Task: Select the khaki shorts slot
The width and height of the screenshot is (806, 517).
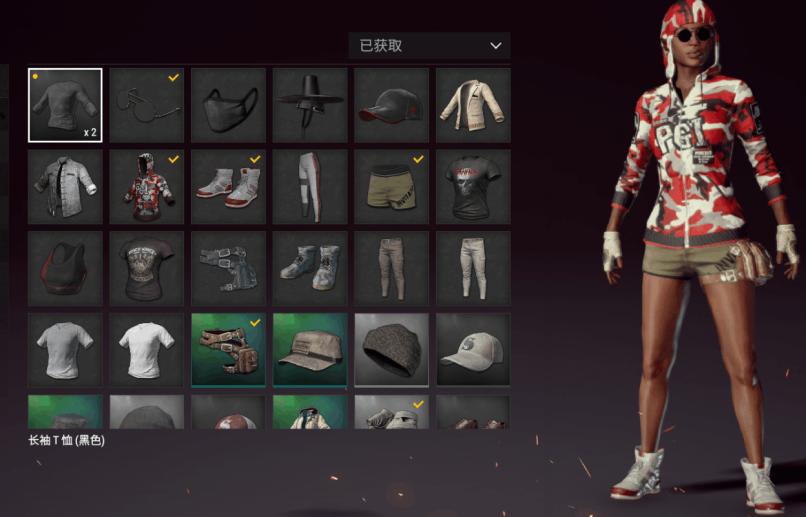Action: [x=392, y=187]
